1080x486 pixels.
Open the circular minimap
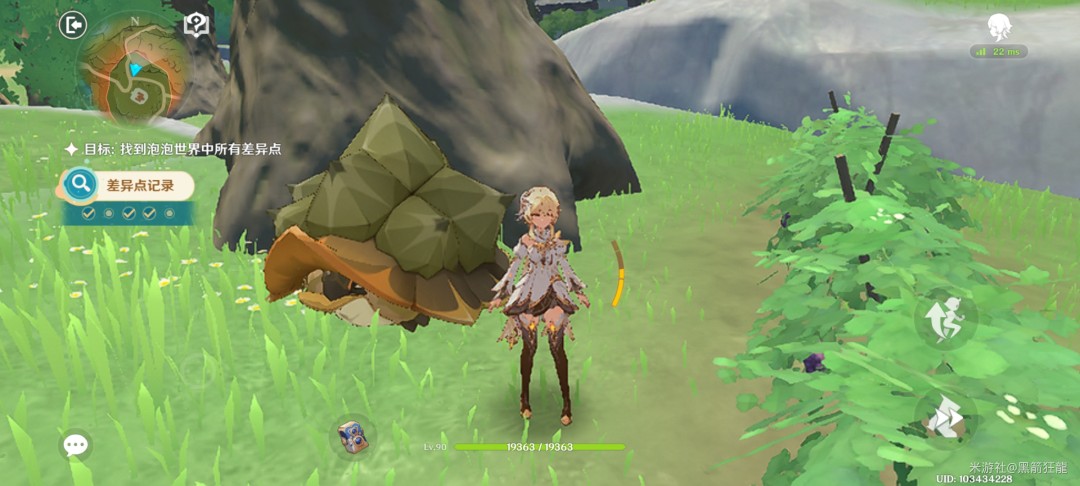[133, 74]
